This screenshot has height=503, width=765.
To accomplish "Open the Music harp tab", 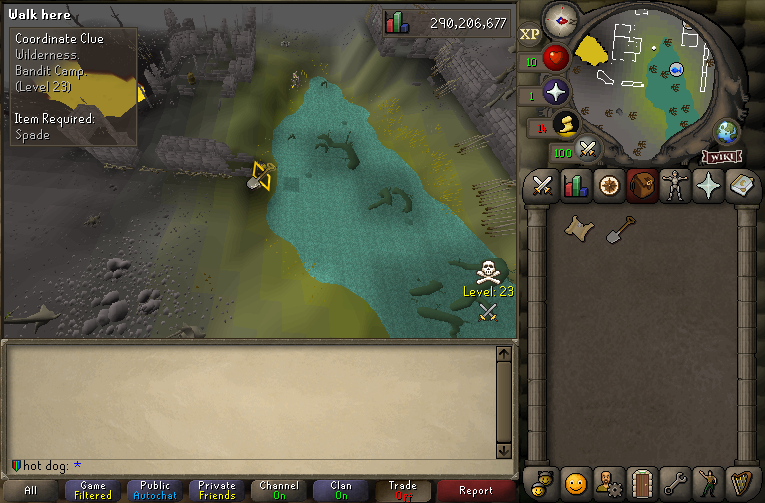I will point(742,483).
